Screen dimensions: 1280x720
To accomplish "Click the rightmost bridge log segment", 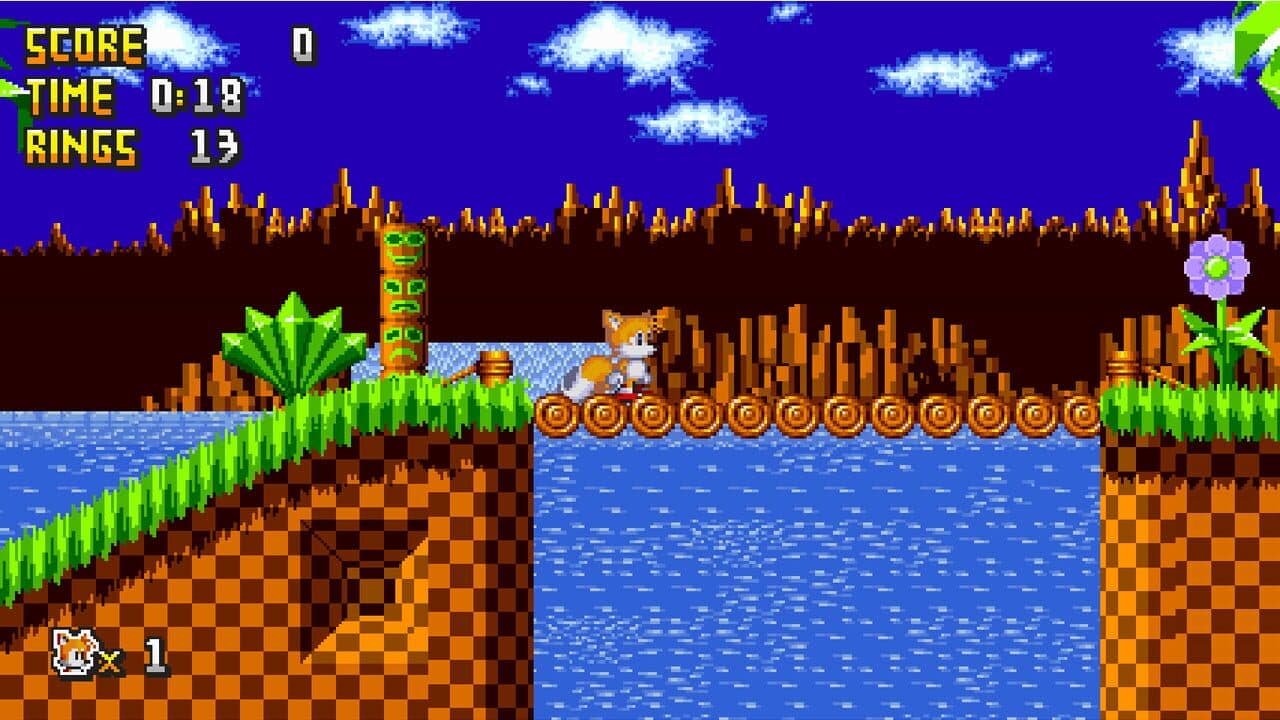I will click(x=1083, y=412).
